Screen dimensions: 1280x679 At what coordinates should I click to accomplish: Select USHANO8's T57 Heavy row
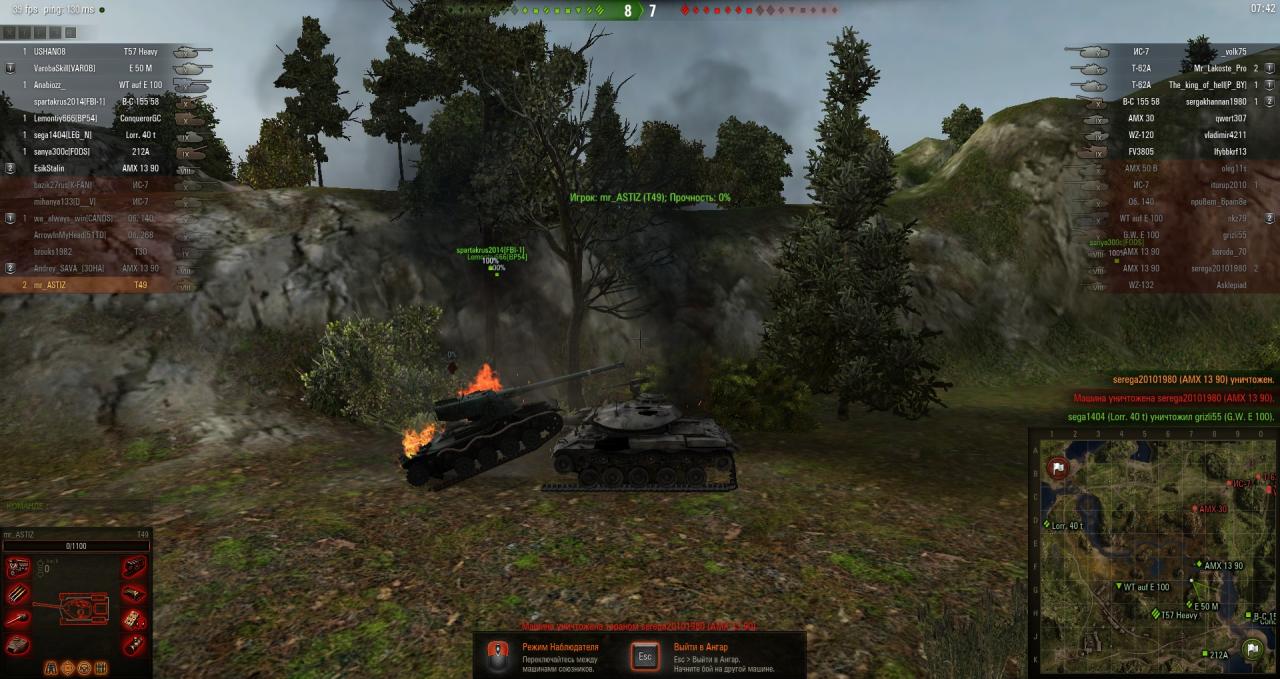pyautogui.click(x=90, y=51)
